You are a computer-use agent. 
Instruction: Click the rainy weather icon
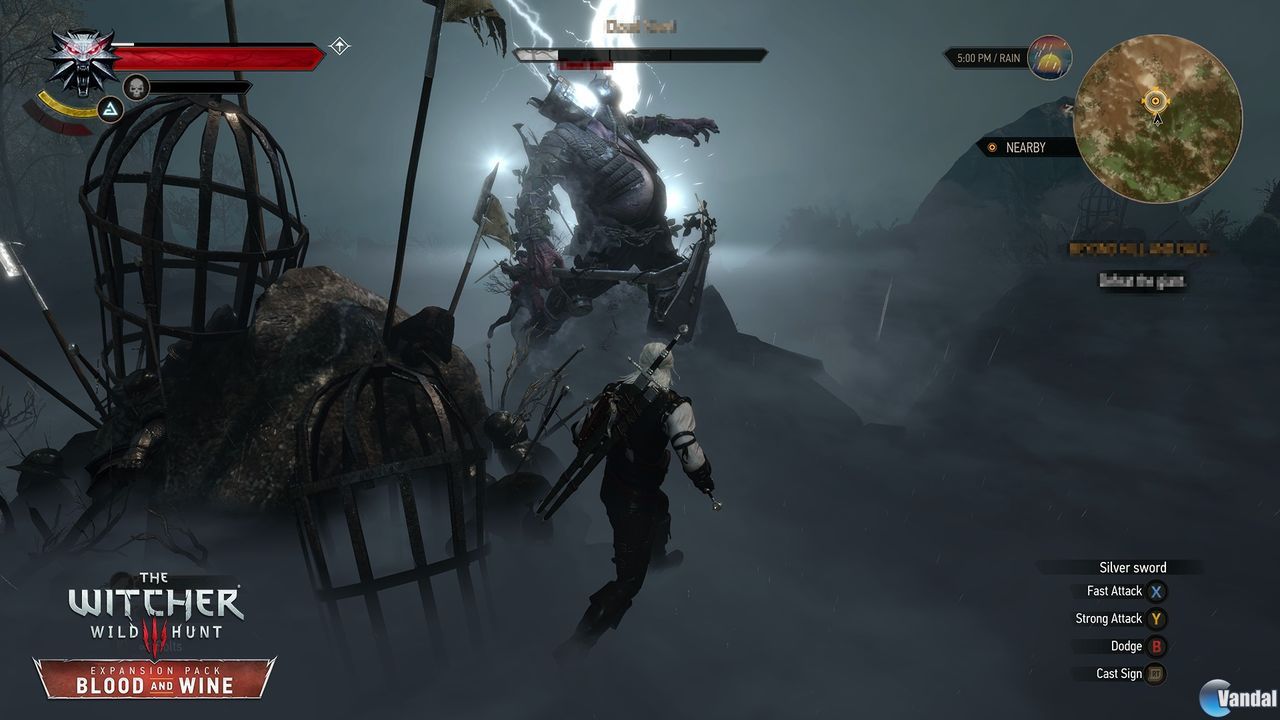click(1049, 58)
